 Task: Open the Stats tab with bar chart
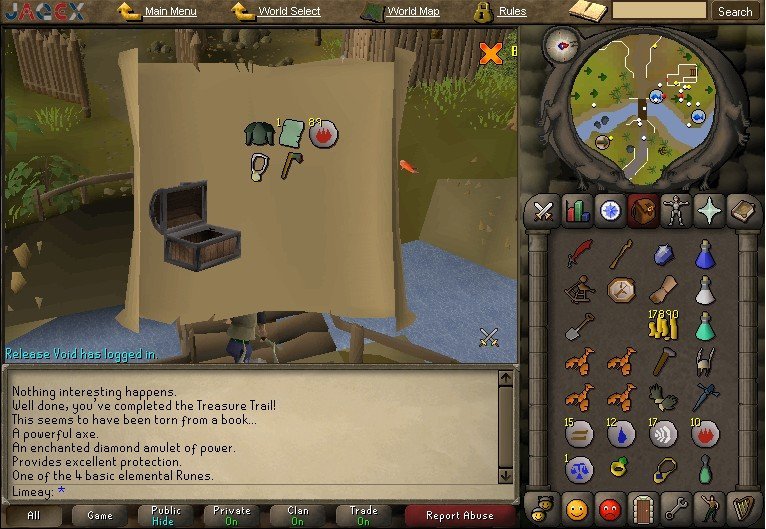(577, 211)
